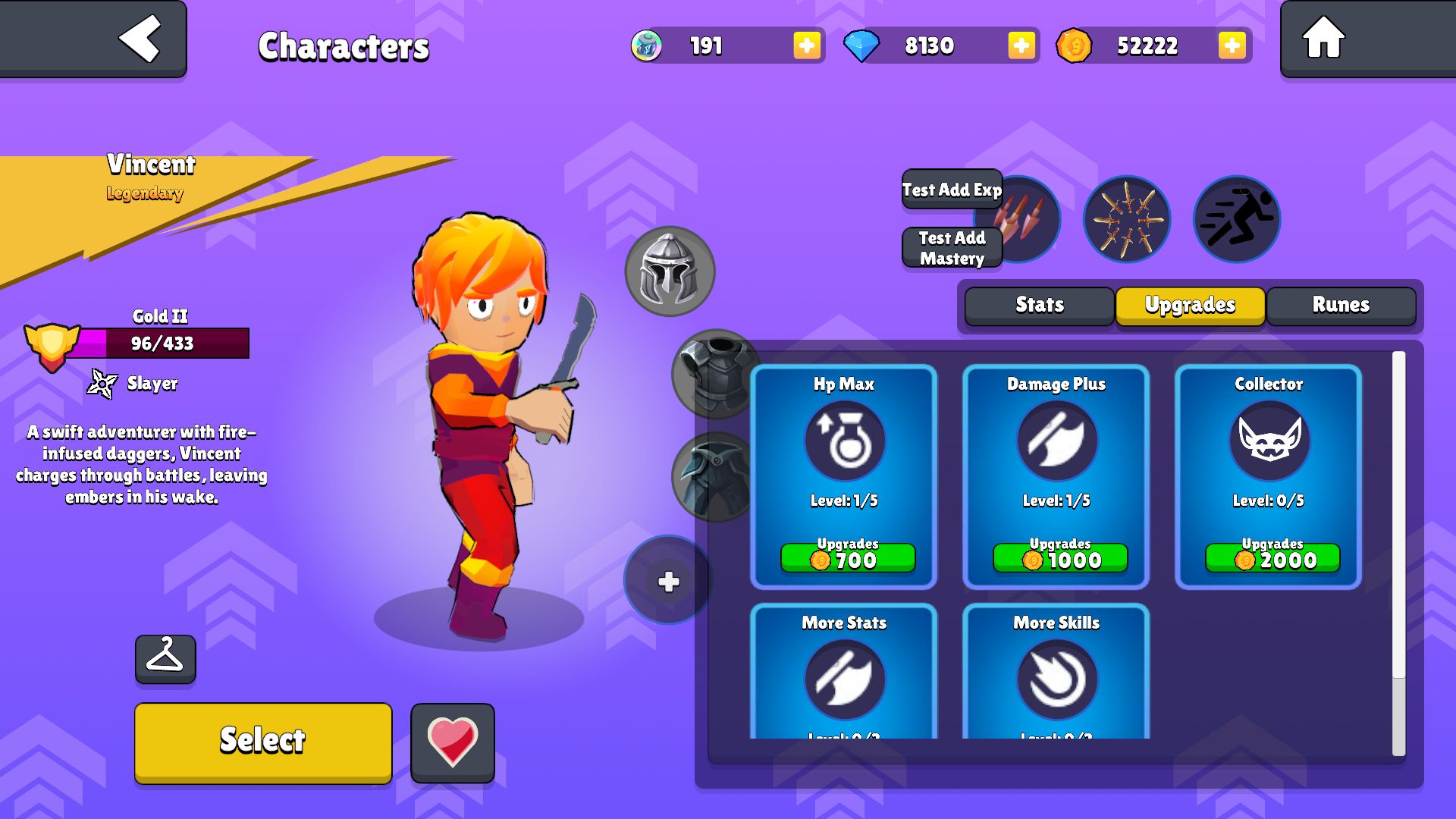
Task: Upgrade Hp Max for 700 coins
Action: coord(848,559)
